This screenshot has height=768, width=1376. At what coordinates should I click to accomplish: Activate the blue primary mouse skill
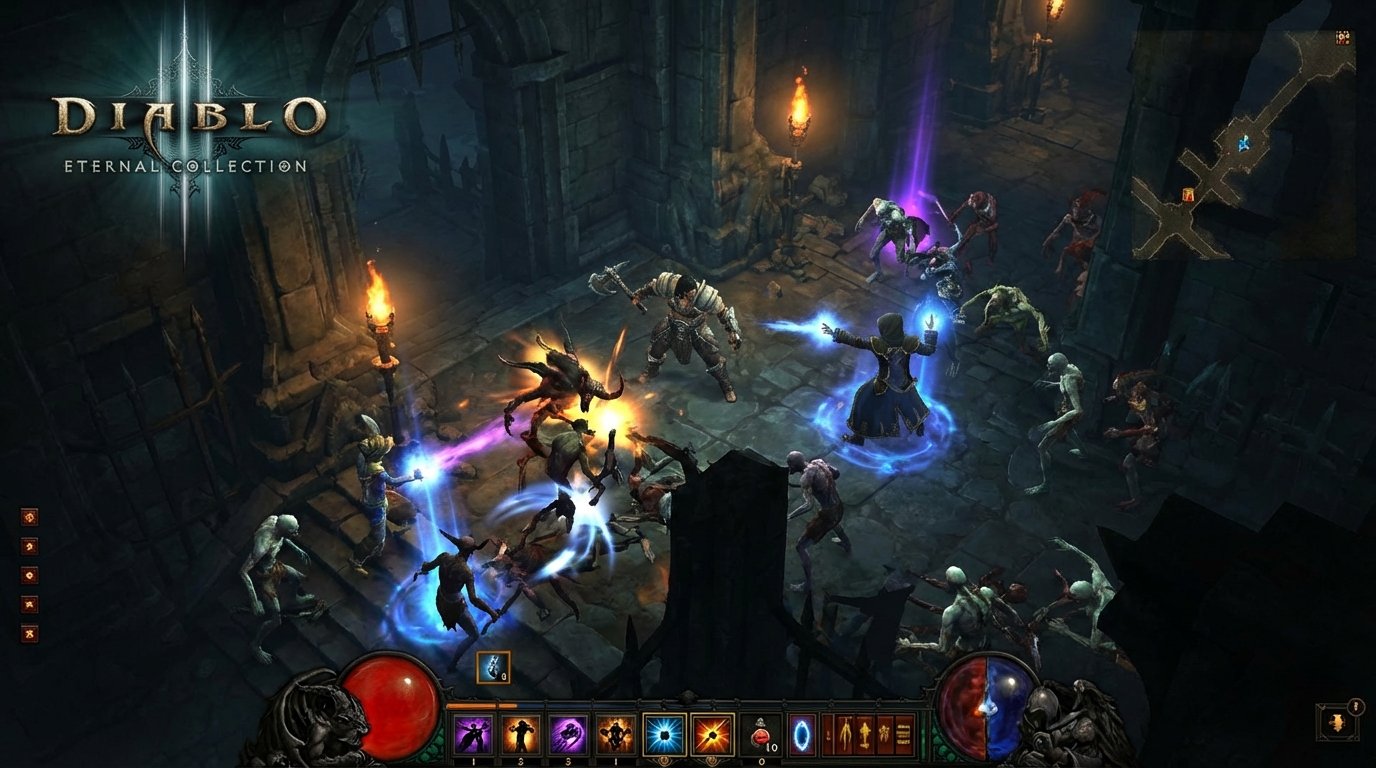pos(664,733)
